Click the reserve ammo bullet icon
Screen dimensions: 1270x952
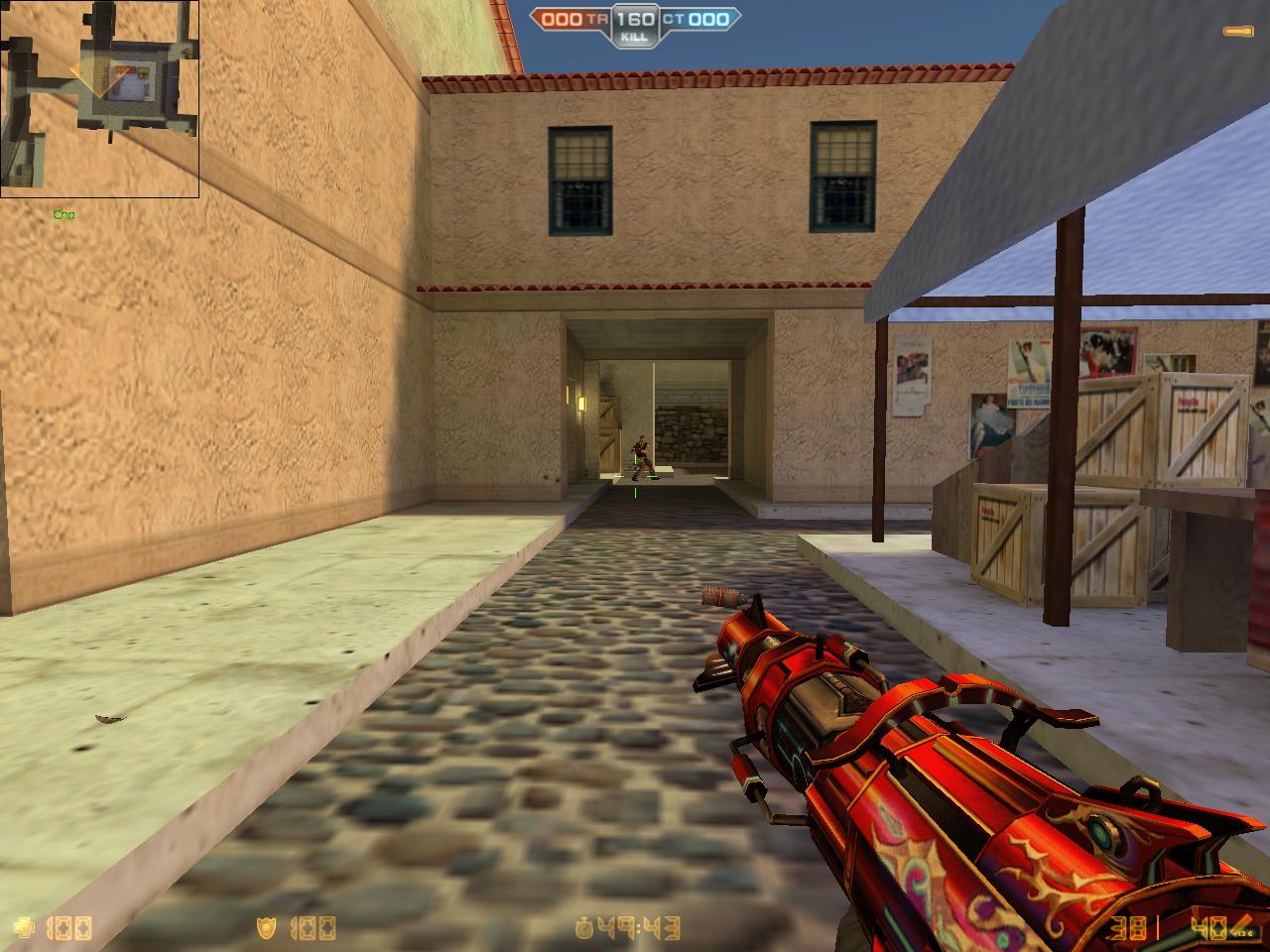tap(1243, 925)
